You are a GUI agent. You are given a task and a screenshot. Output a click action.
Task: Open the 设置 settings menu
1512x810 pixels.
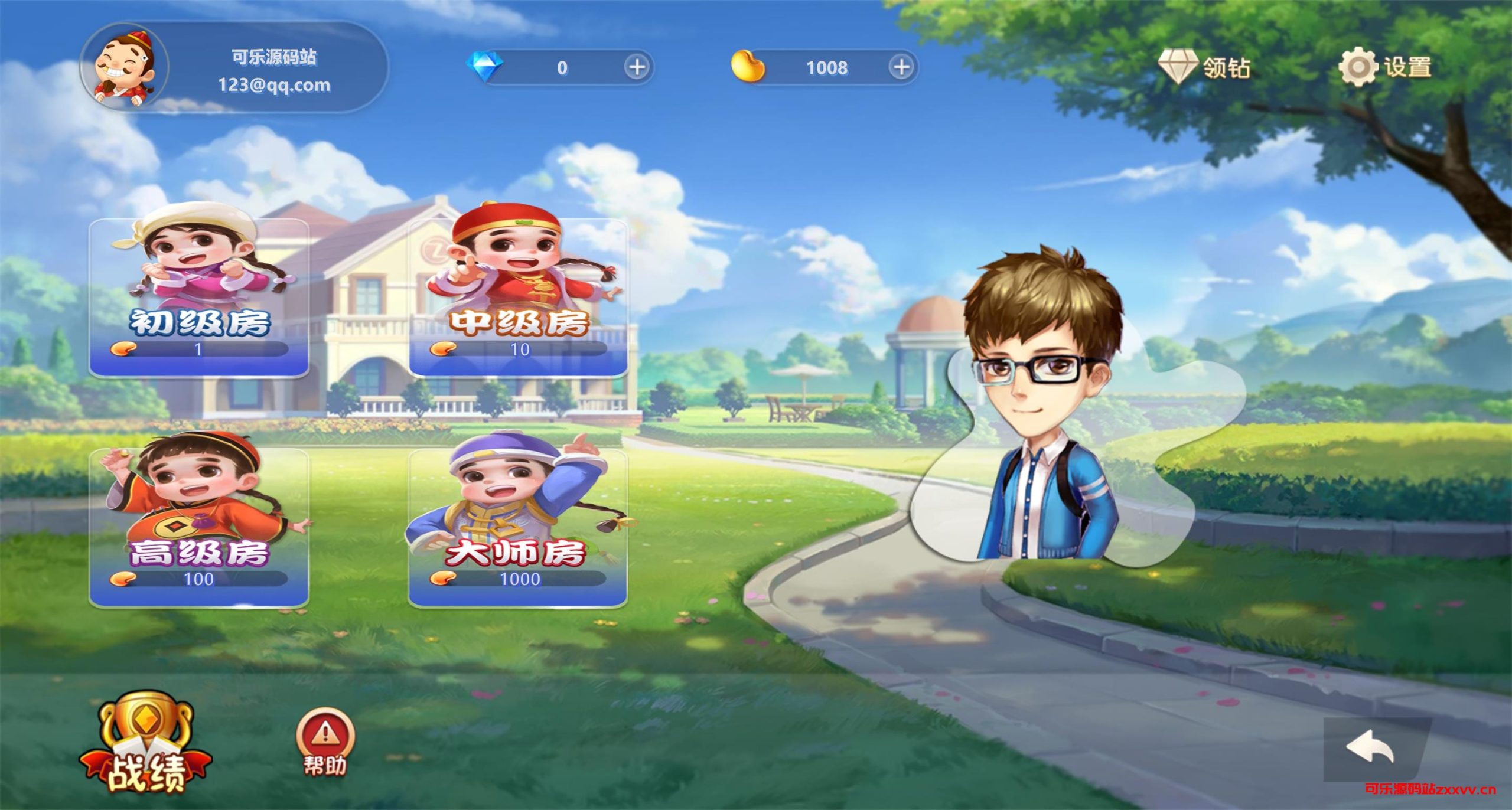tap(1384, 67)
